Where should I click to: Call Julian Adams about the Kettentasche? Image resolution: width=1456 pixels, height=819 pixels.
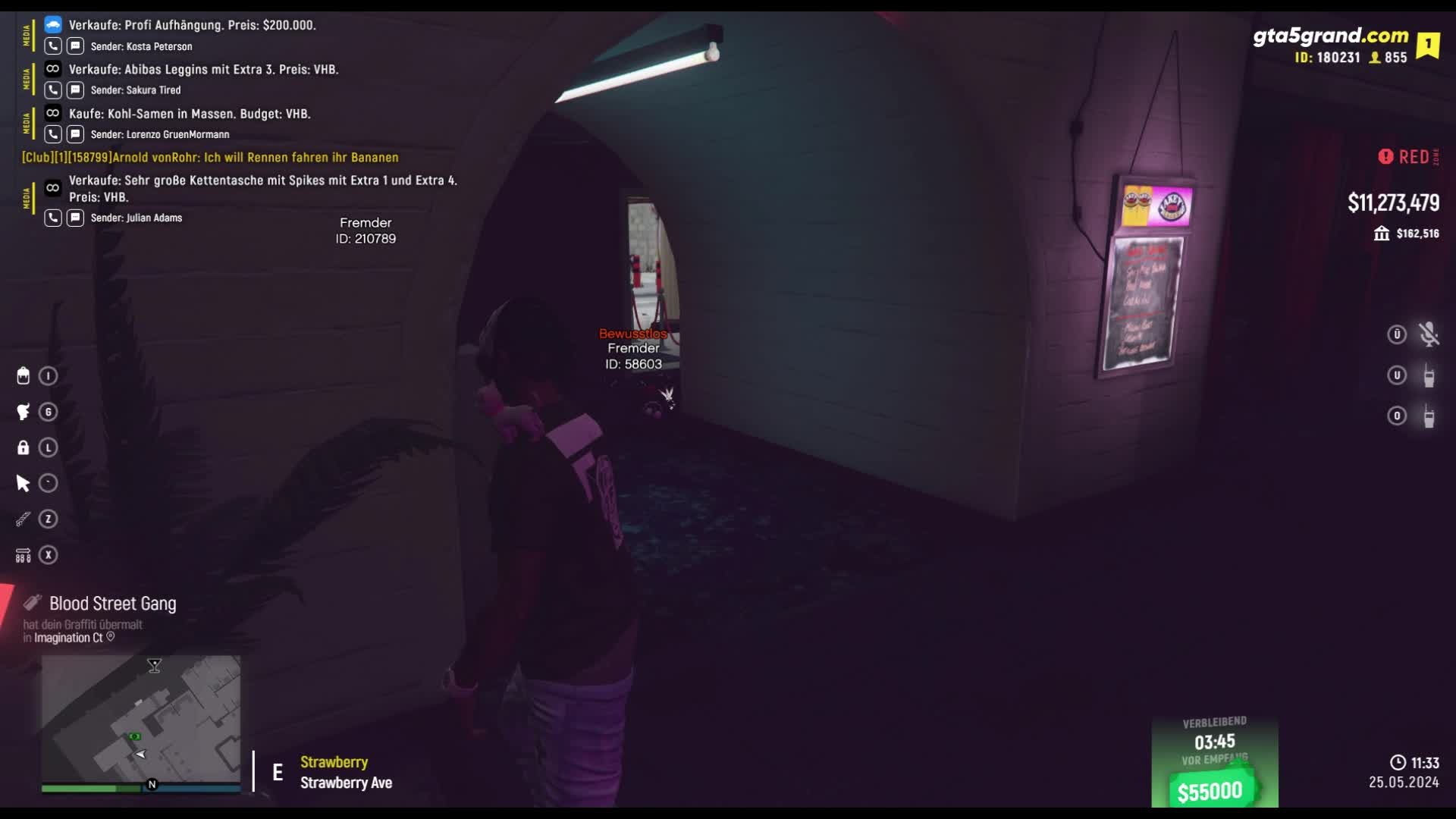[x=52, y=218]
